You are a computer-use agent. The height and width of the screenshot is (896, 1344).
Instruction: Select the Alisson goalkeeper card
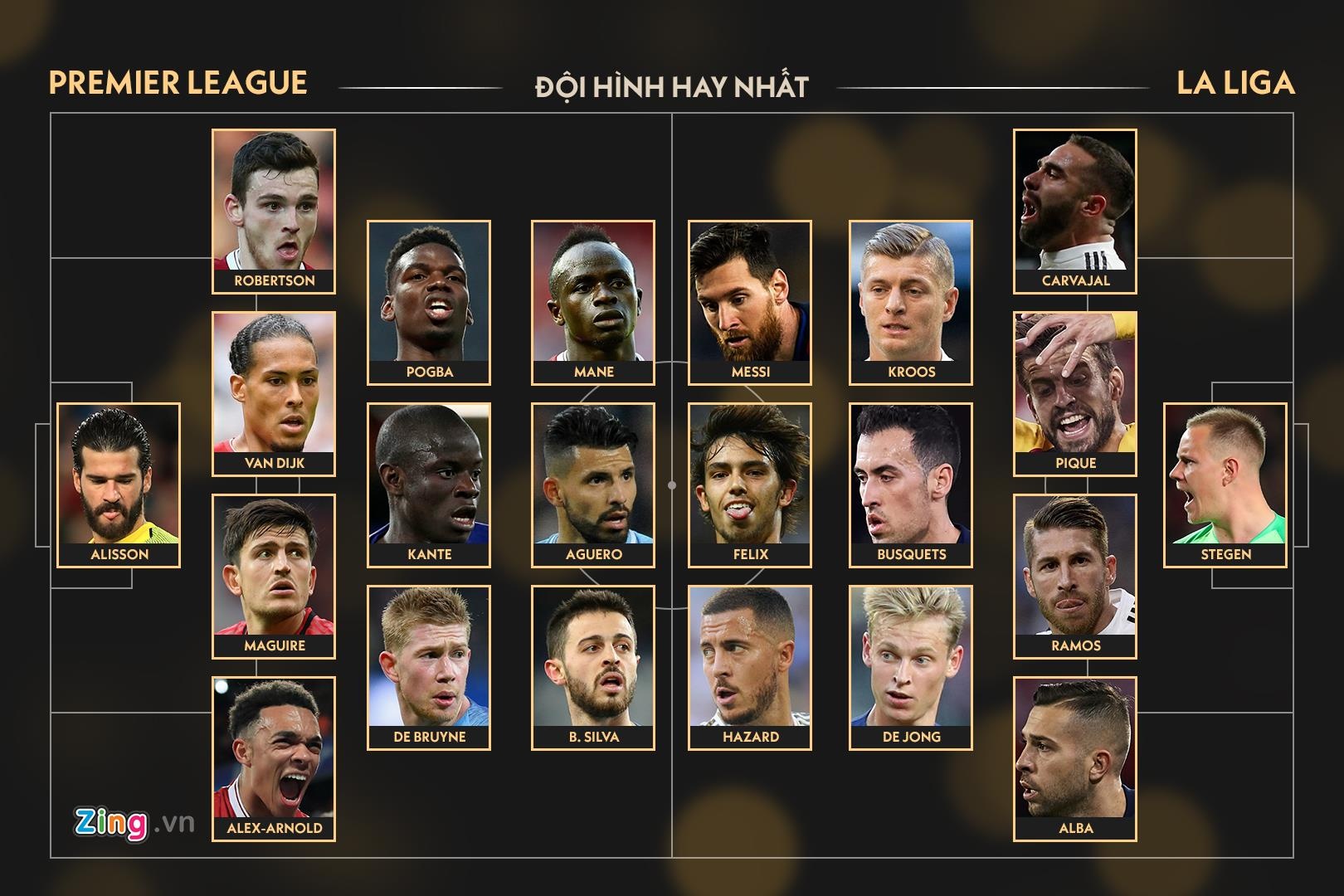coord(119,485)
